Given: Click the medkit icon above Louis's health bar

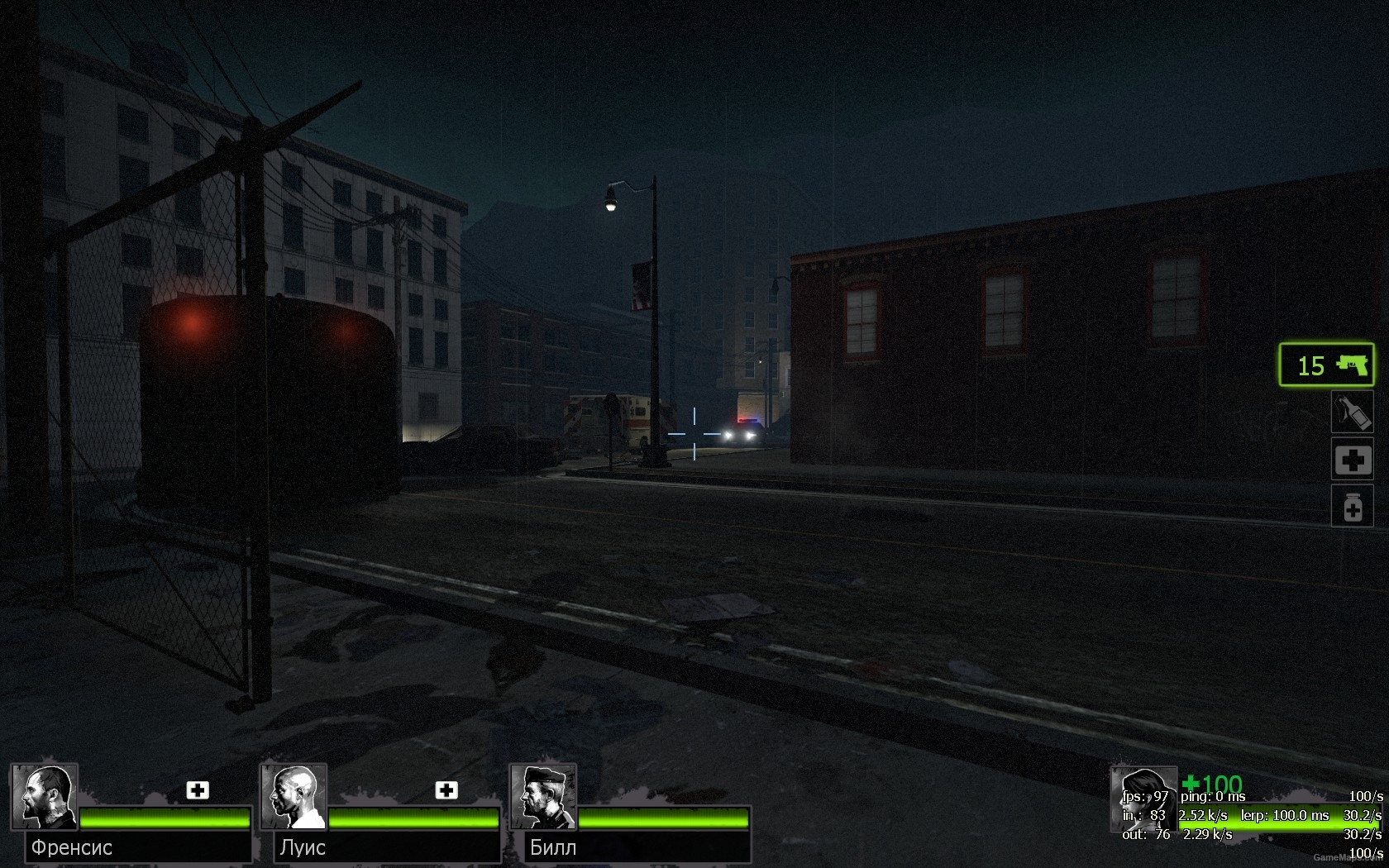Looking at the screenshot, I should pyautogui.click(x=446, y=790).
